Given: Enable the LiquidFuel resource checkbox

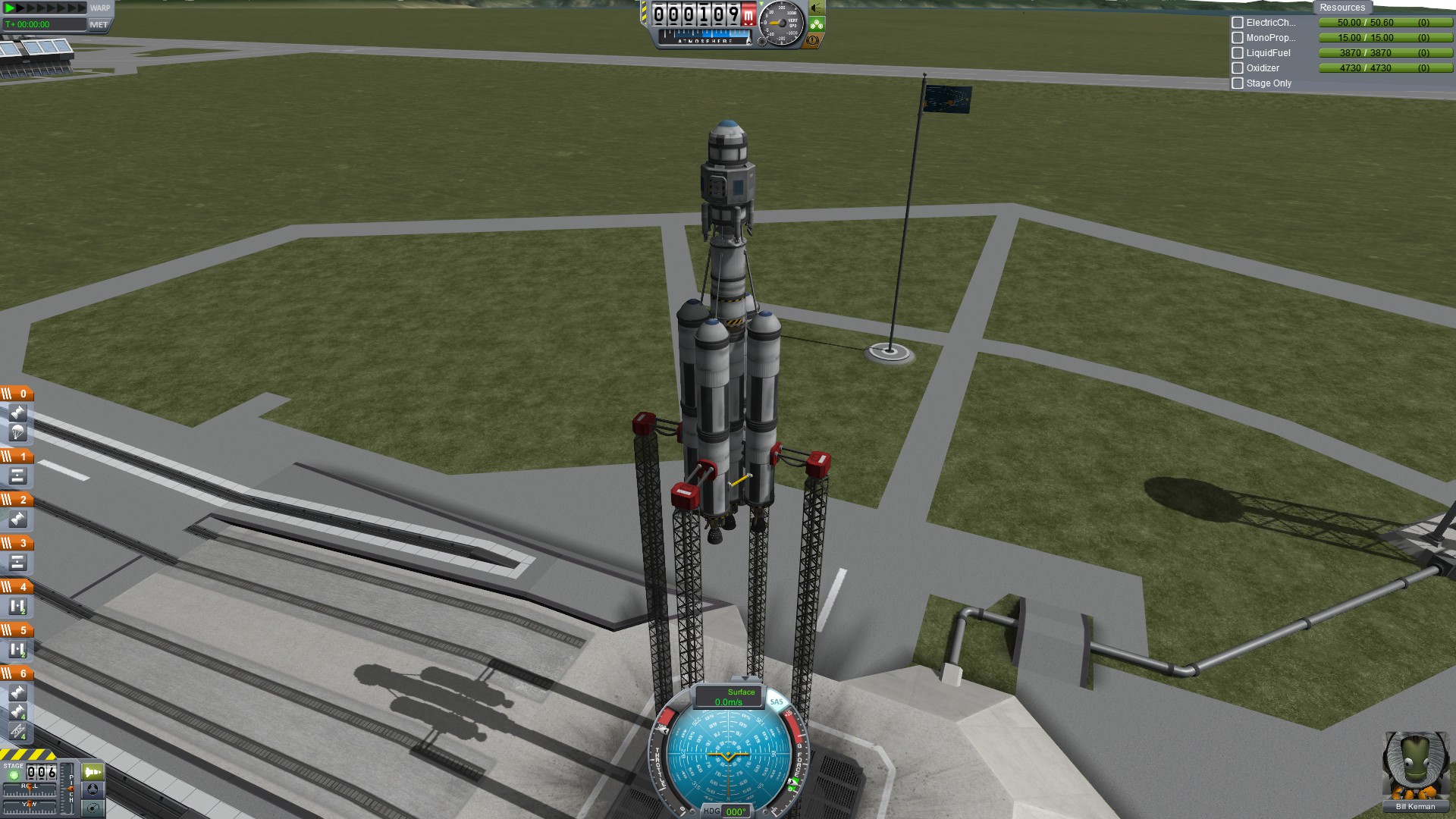Looking at the screenshot, I should pyautogui.click(x=1238, y=53).
